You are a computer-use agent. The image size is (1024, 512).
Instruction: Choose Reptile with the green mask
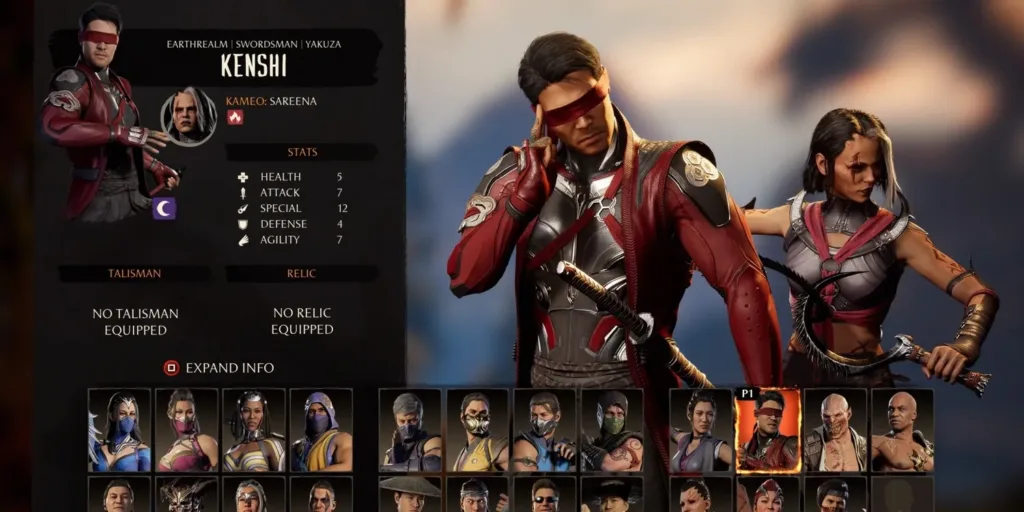[611, 430]
